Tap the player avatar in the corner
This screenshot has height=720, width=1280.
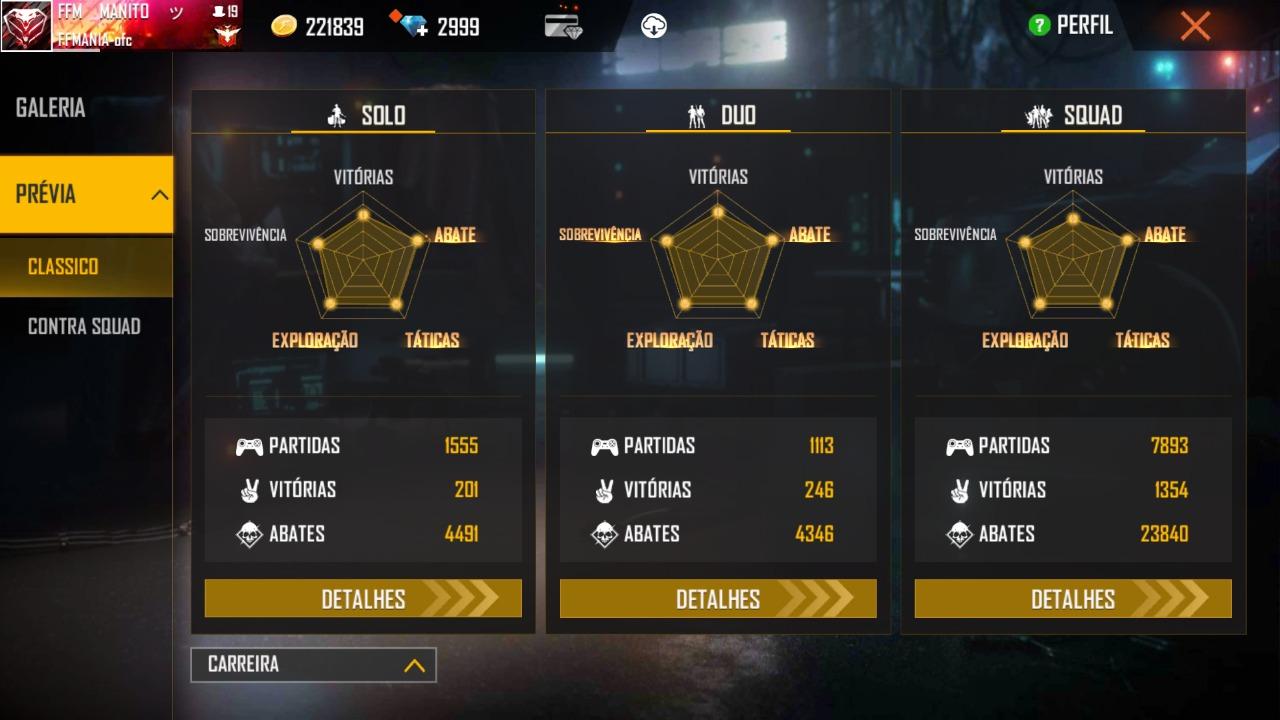coord(27,27)
